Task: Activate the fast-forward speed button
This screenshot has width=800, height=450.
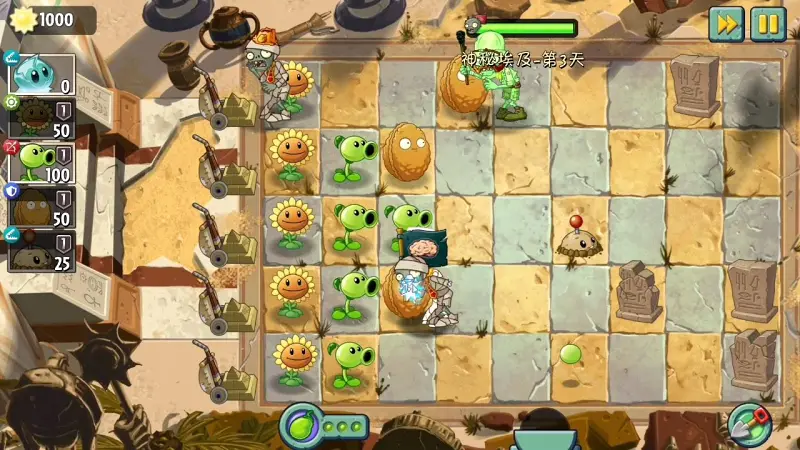Action: pos(726,24)
